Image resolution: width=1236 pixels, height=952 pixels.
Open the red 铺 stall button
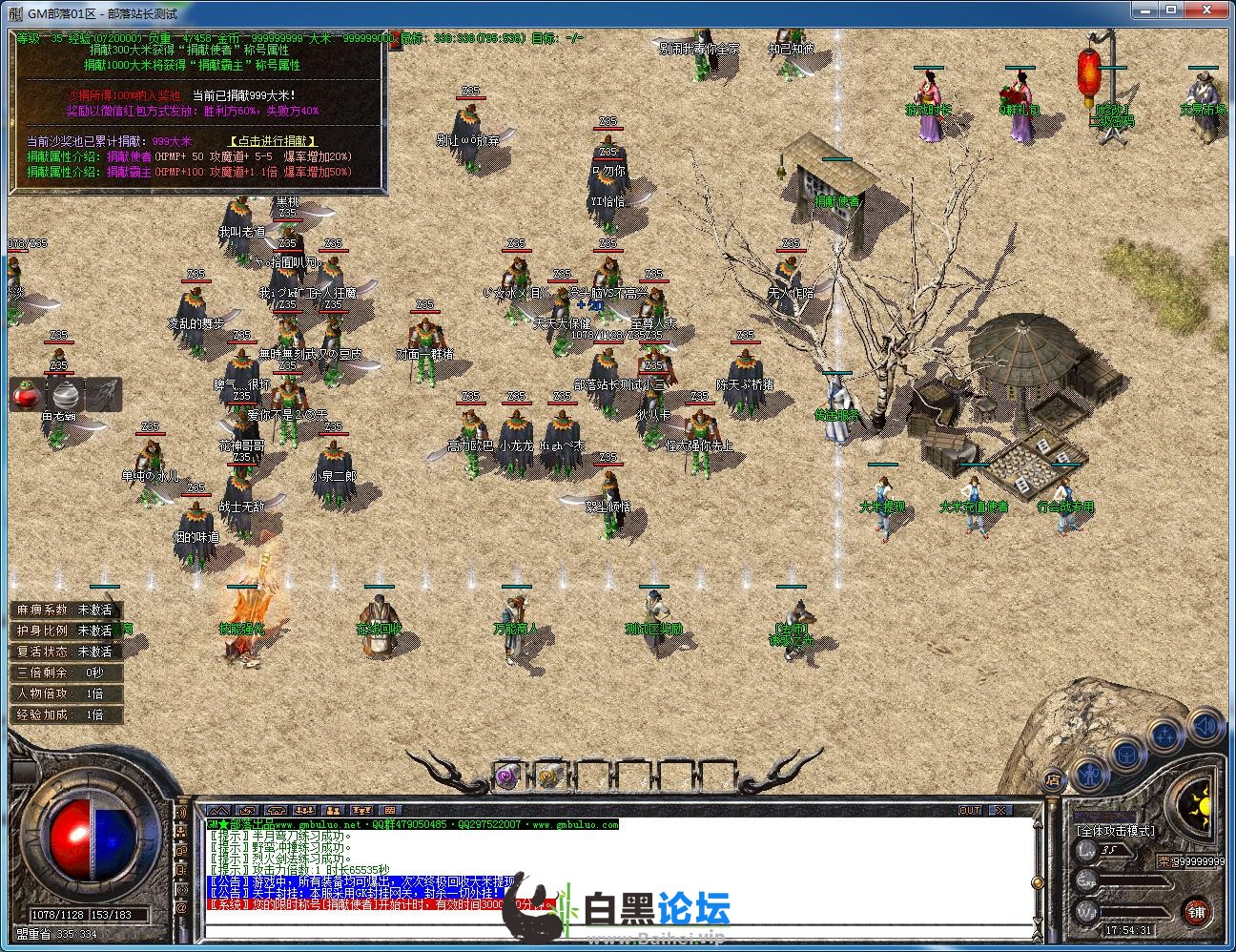click(x=1197, y=912)
